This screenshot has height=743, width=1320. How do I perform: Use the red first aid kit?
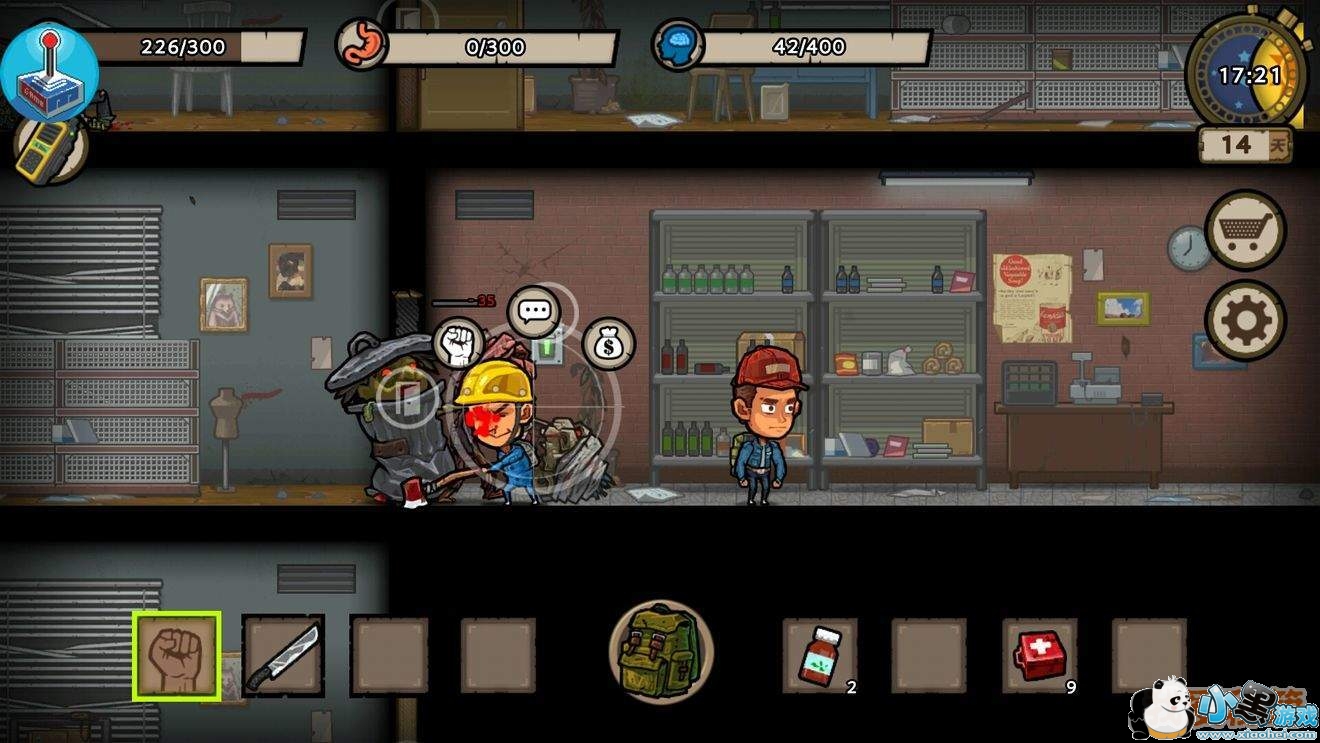[1040, 655]
